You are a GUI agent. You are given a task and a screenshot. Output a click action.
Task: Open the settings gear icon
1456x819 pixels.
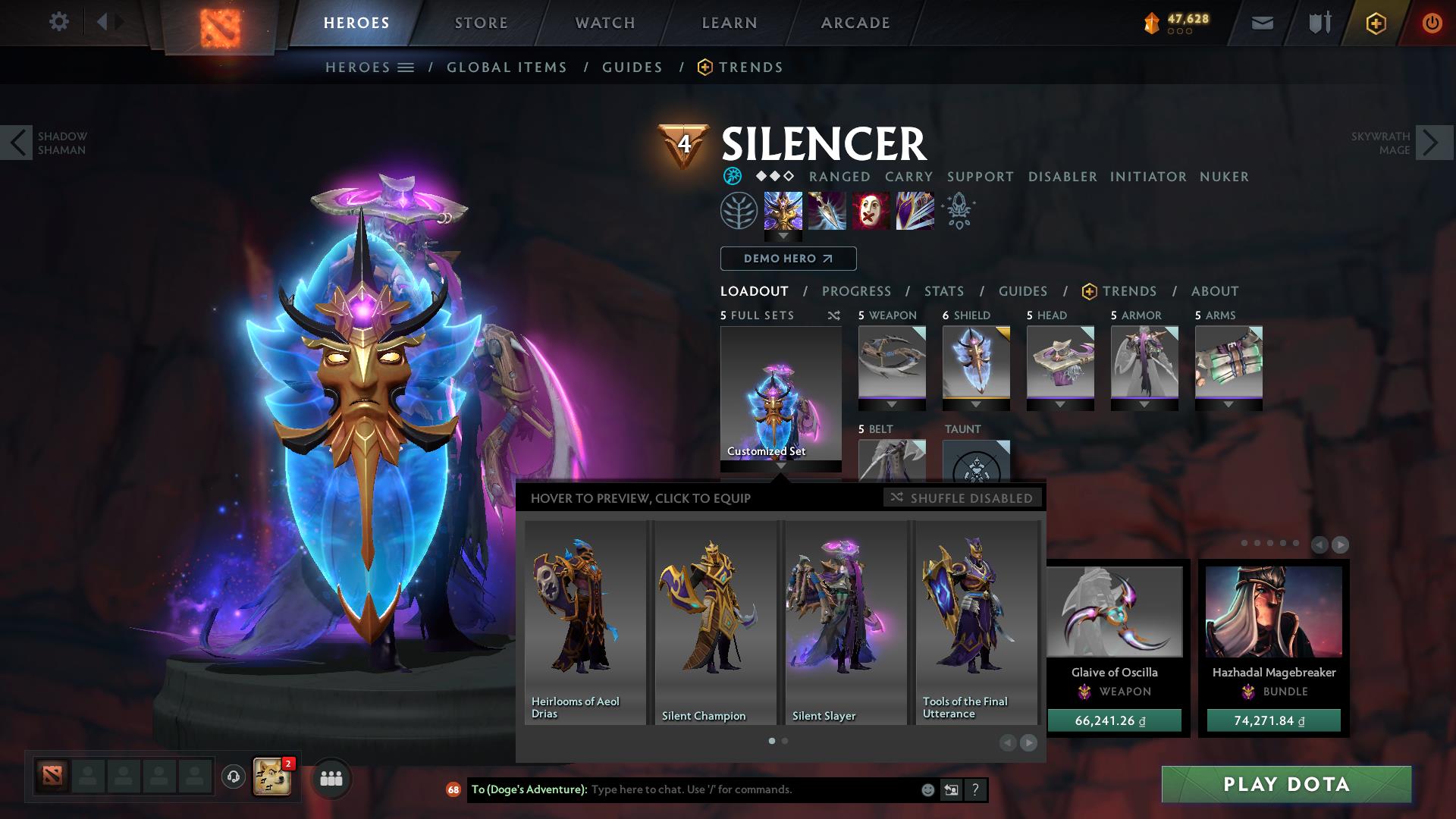point(59,22)
